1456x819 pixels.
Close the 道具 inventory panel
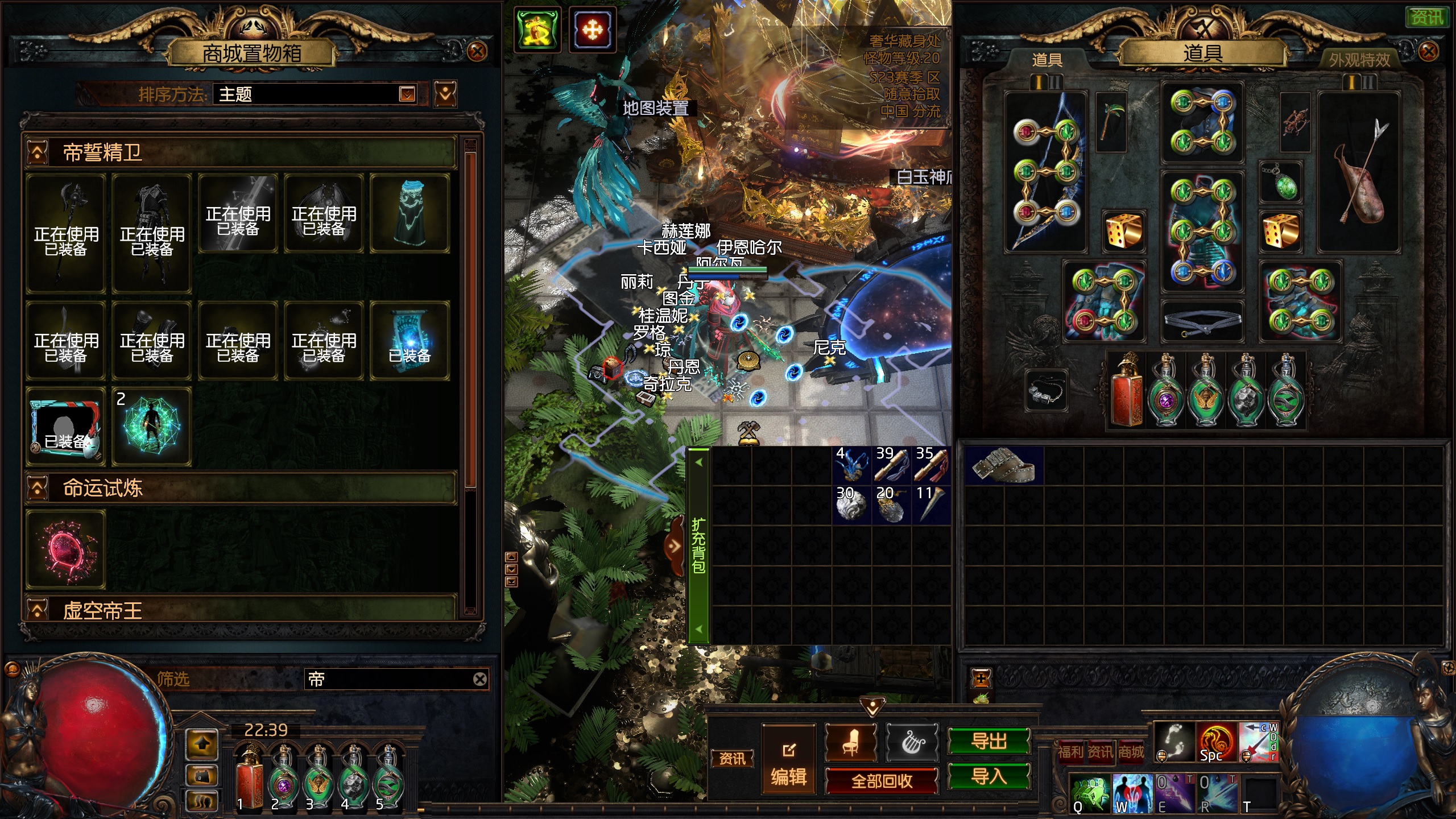pyautogui.click(x=1428, y=52)
